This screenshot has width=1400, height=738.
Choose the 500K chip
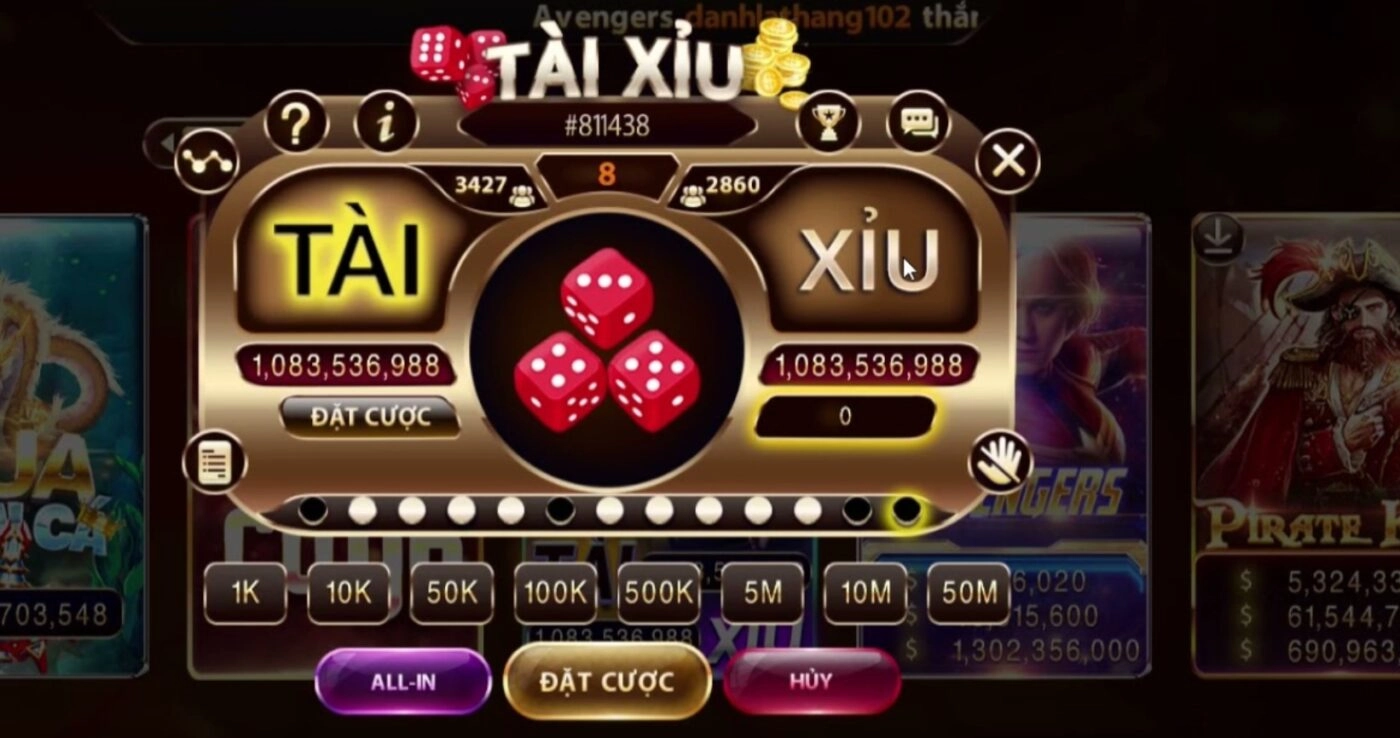(659, 593)
